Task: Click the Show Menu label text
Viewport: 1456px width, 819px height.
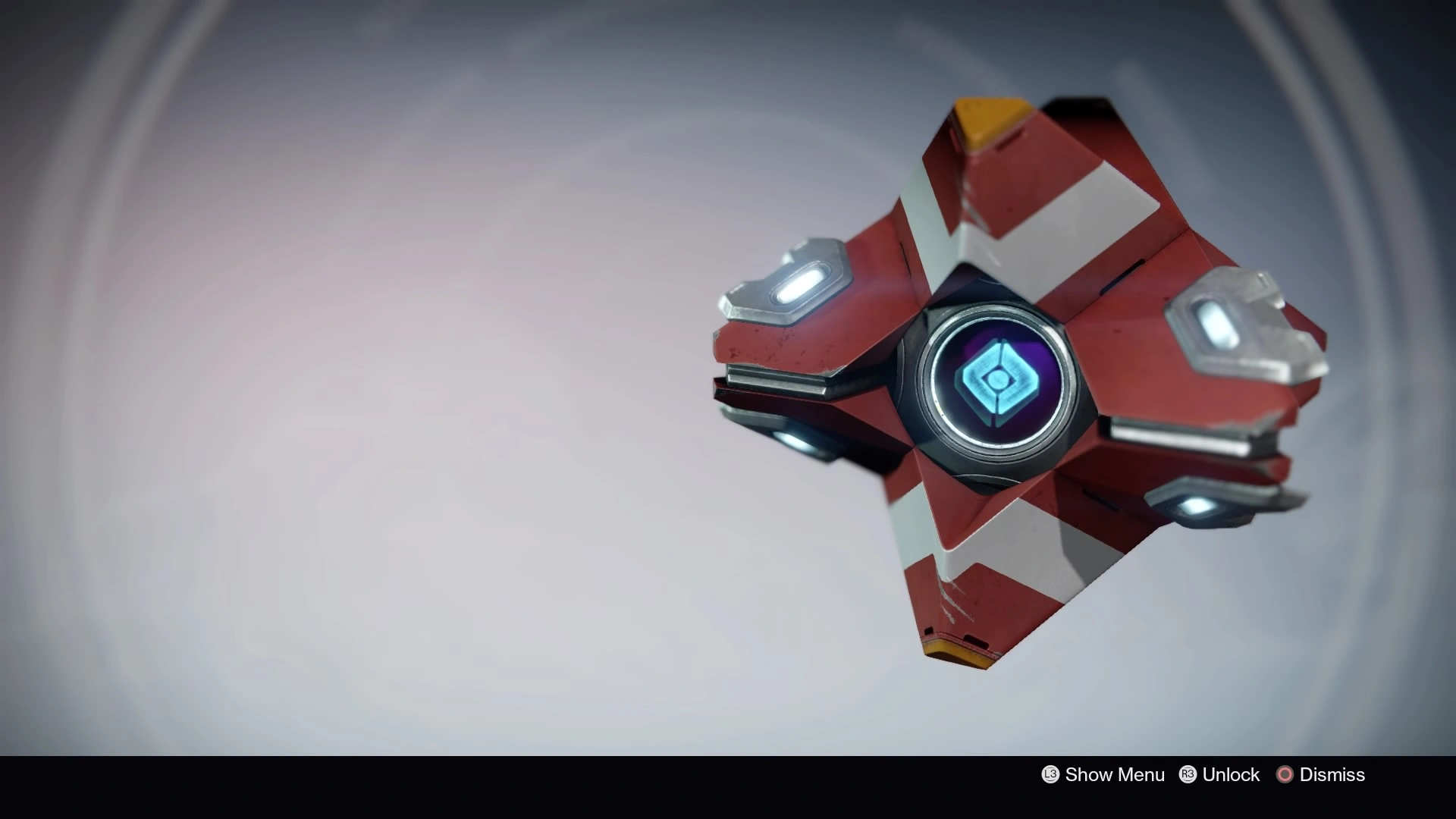Action: tap(1115, 774)
